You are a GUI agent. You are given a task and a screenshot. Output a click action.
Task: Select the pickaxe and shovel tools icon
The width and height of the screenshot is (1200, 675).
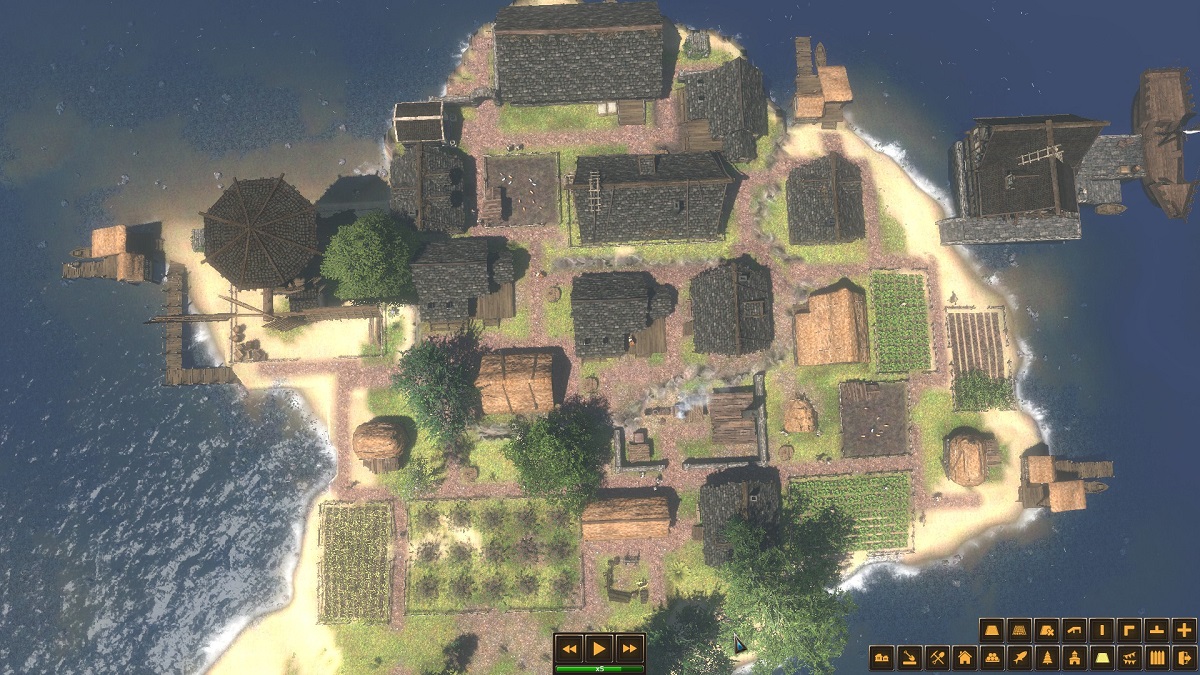click(937, 657)
